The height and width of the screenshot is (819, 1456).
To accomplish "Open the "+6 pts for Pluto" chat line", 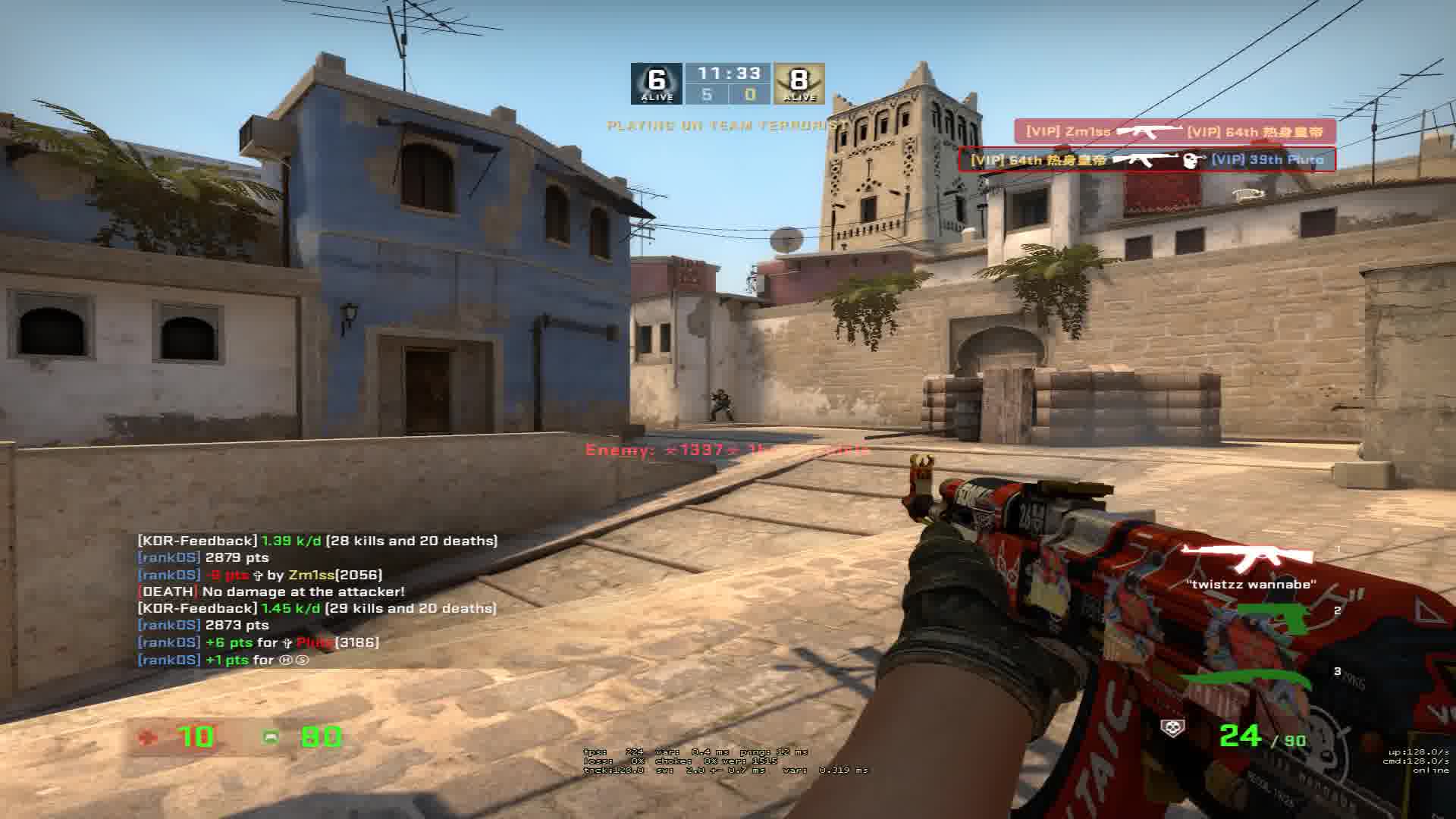I will pyautogui.click(x=258, y=642).
